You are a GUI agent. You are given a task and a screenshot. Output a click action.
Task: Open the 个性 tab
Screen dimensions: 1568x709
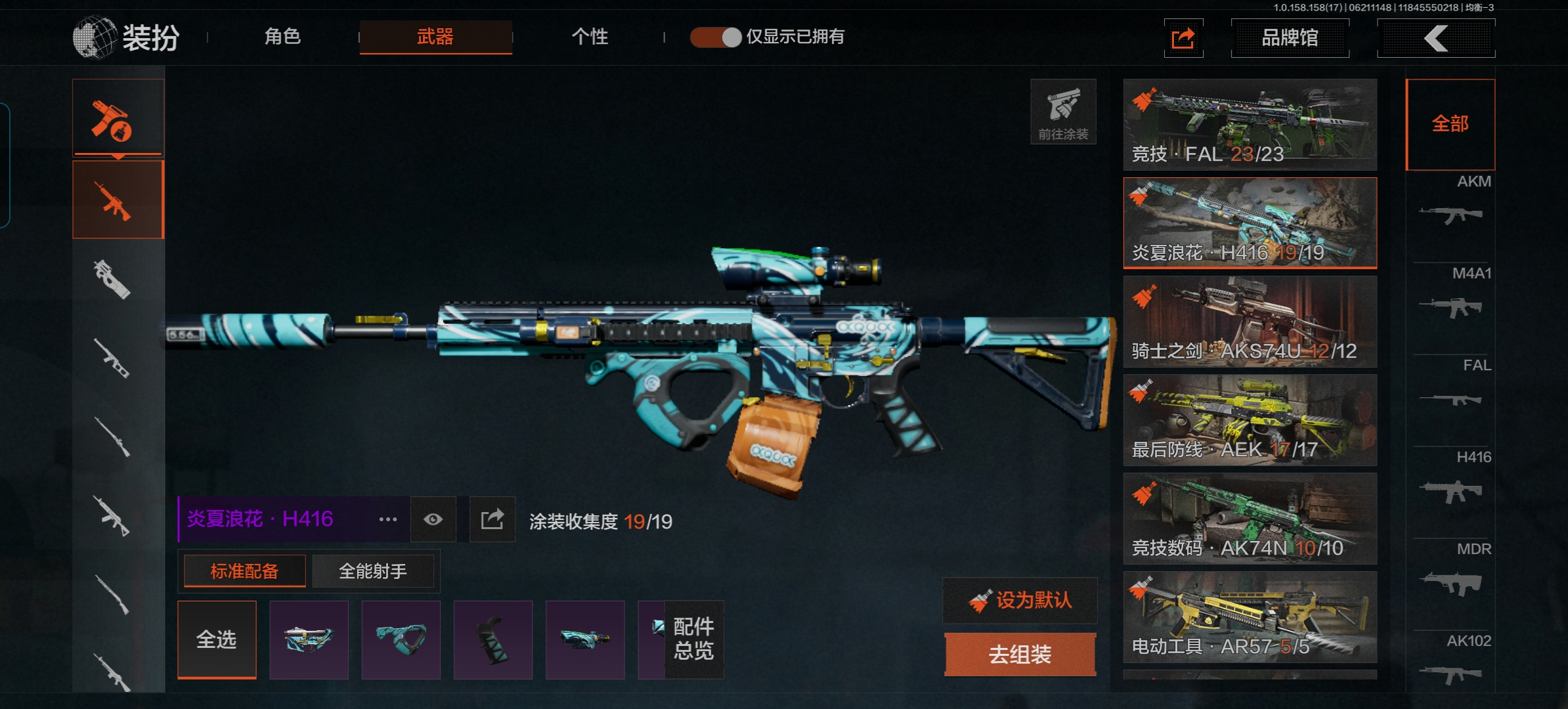[590, 37]
